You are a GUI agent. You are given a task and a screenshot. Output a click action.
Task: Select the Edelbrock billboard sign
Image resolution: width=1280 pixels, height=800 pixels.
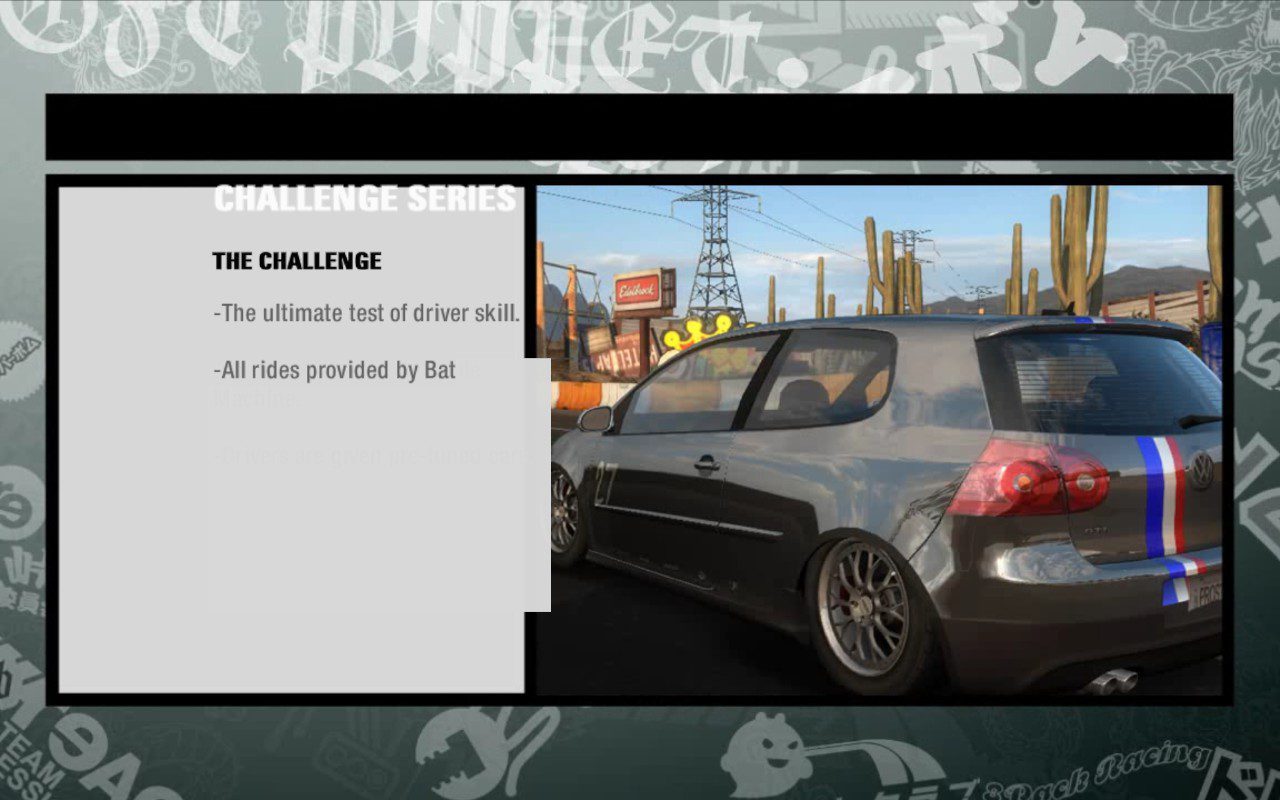[635, 290]
